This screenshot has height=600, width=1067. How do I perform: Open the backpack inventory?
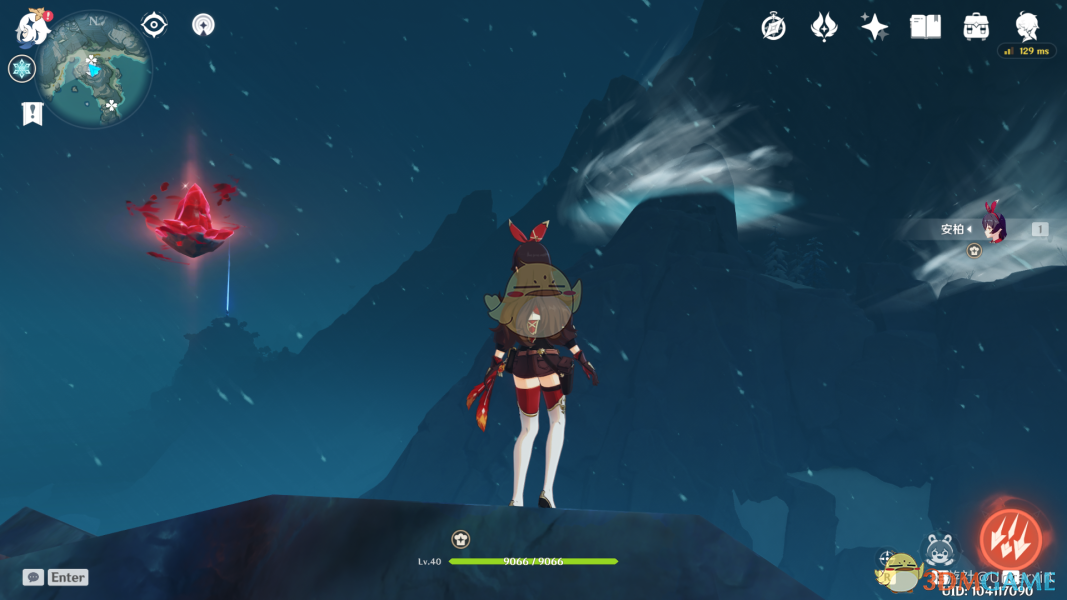[x=976, y=27]
